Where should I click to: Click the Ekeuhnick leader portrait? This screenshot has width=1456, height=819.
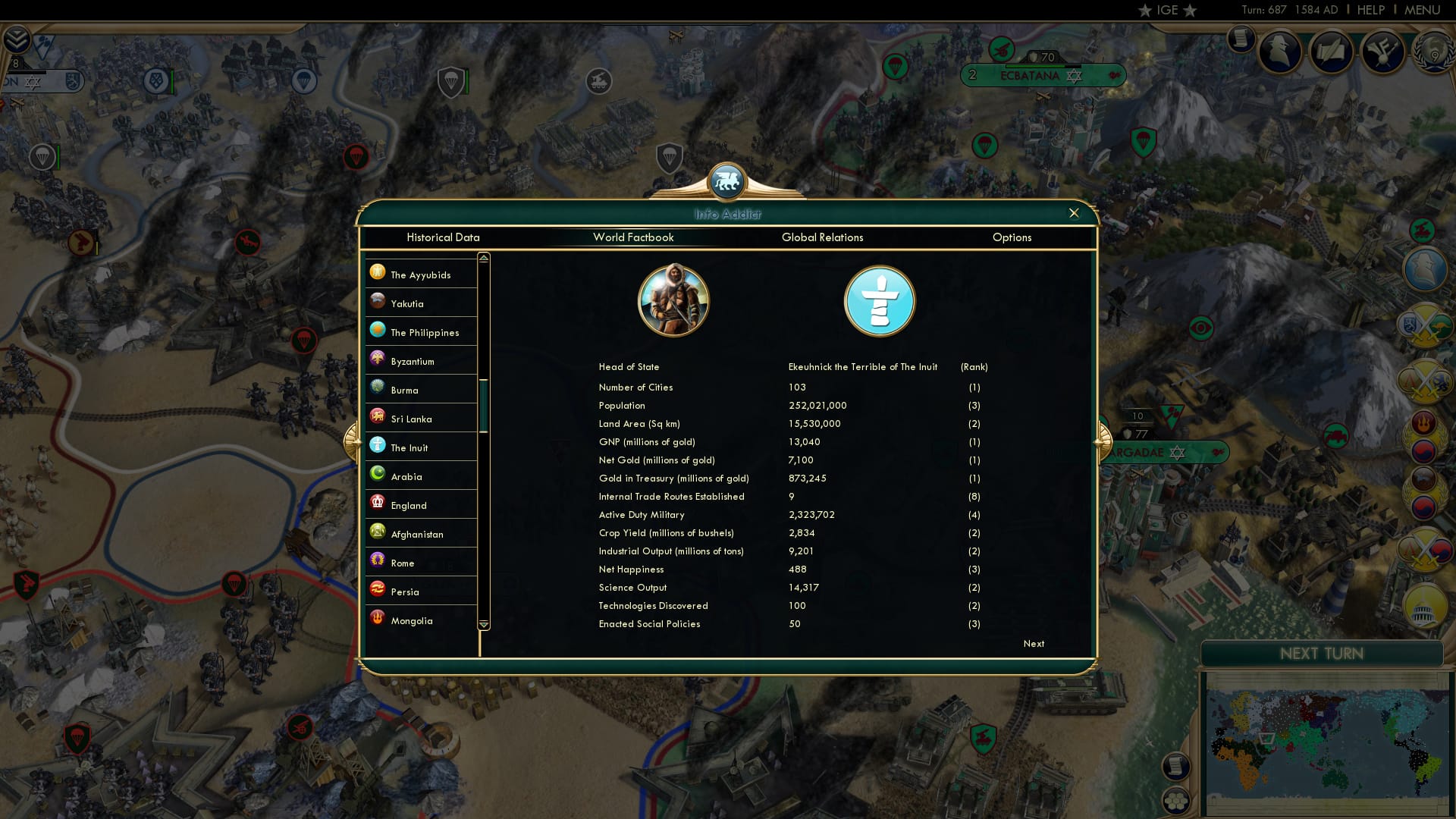(x=674, y=300)
